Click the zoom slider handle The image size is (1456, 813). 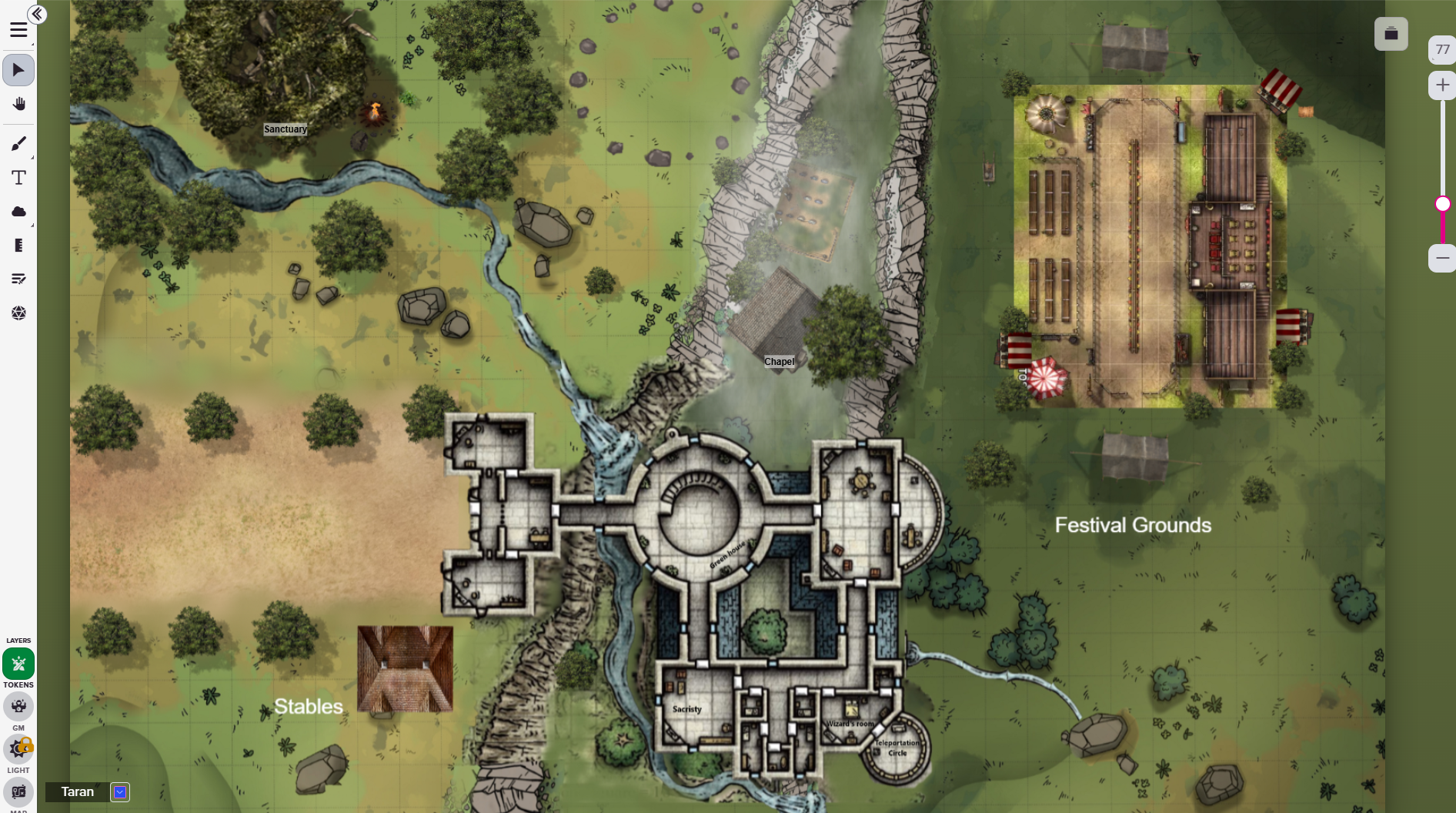[1443, 204]
